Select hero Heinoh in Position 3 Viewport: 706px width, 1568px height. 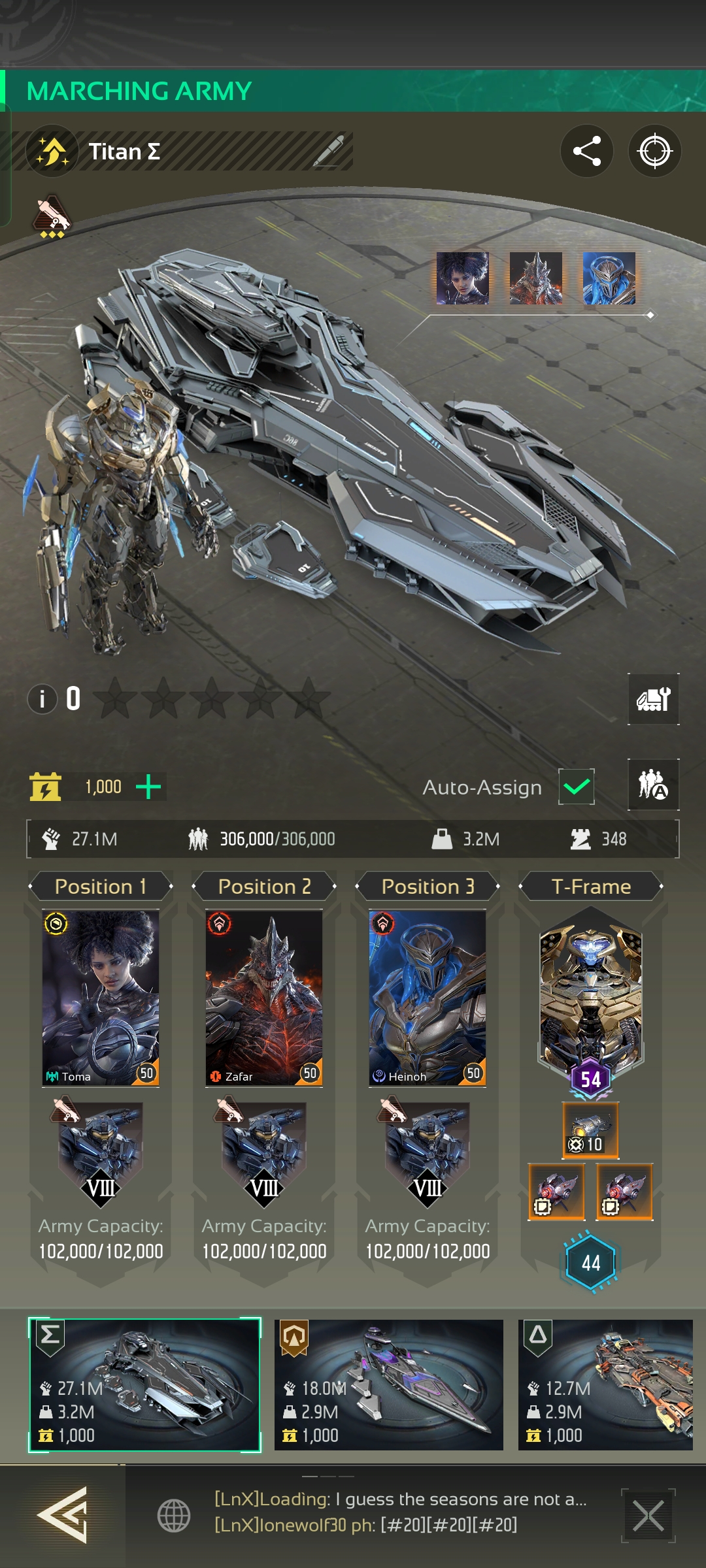pyautogui.click(x=428, y=997)
